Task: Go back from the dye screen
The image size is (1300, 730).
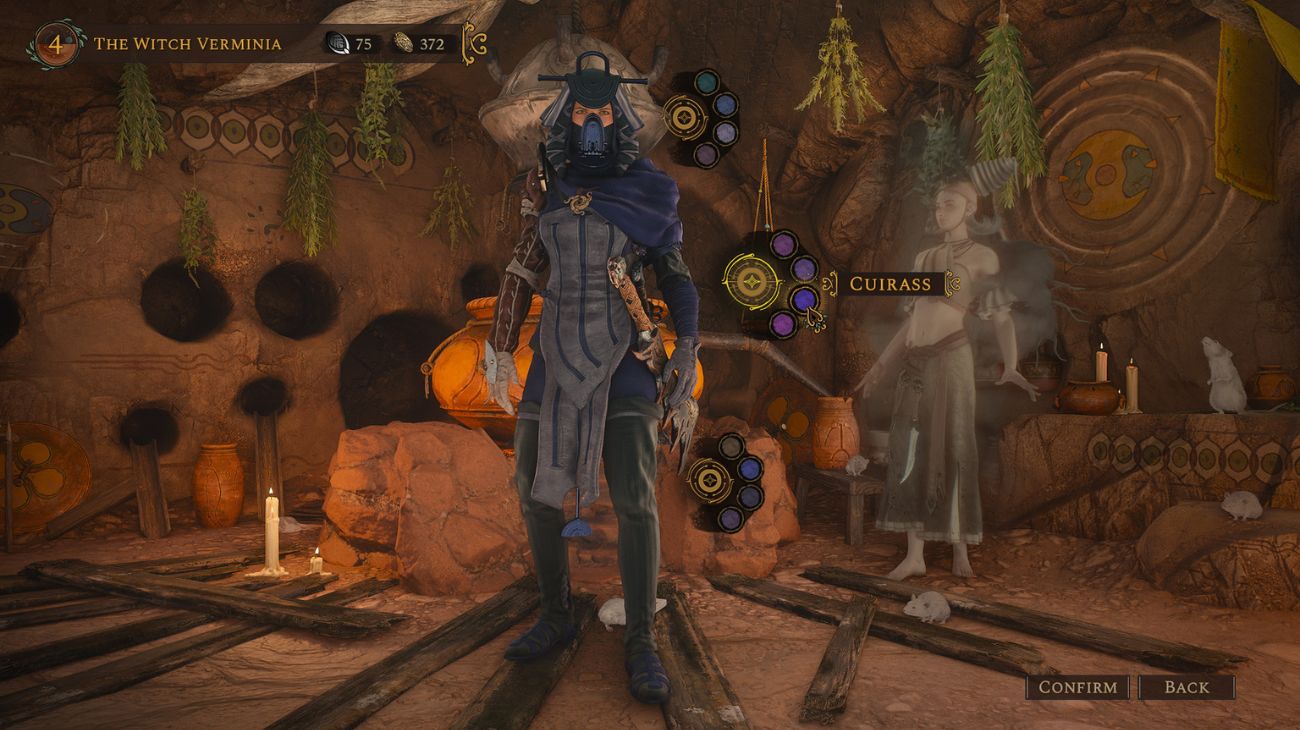Action: (x=1186, y=687)
